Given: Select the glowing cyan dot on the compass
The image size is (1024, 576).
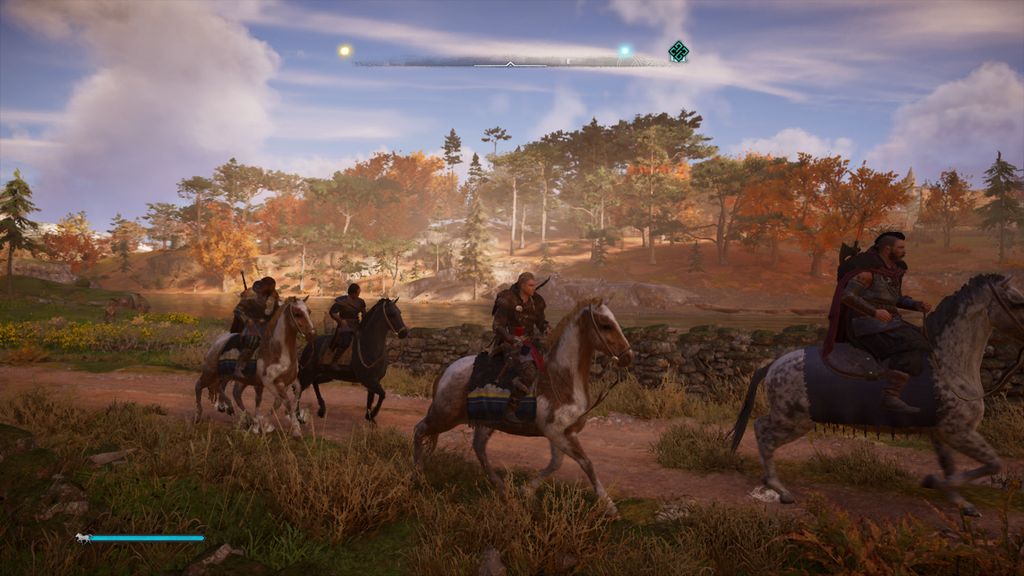Looking at the screenshot, I should [625, 50].
